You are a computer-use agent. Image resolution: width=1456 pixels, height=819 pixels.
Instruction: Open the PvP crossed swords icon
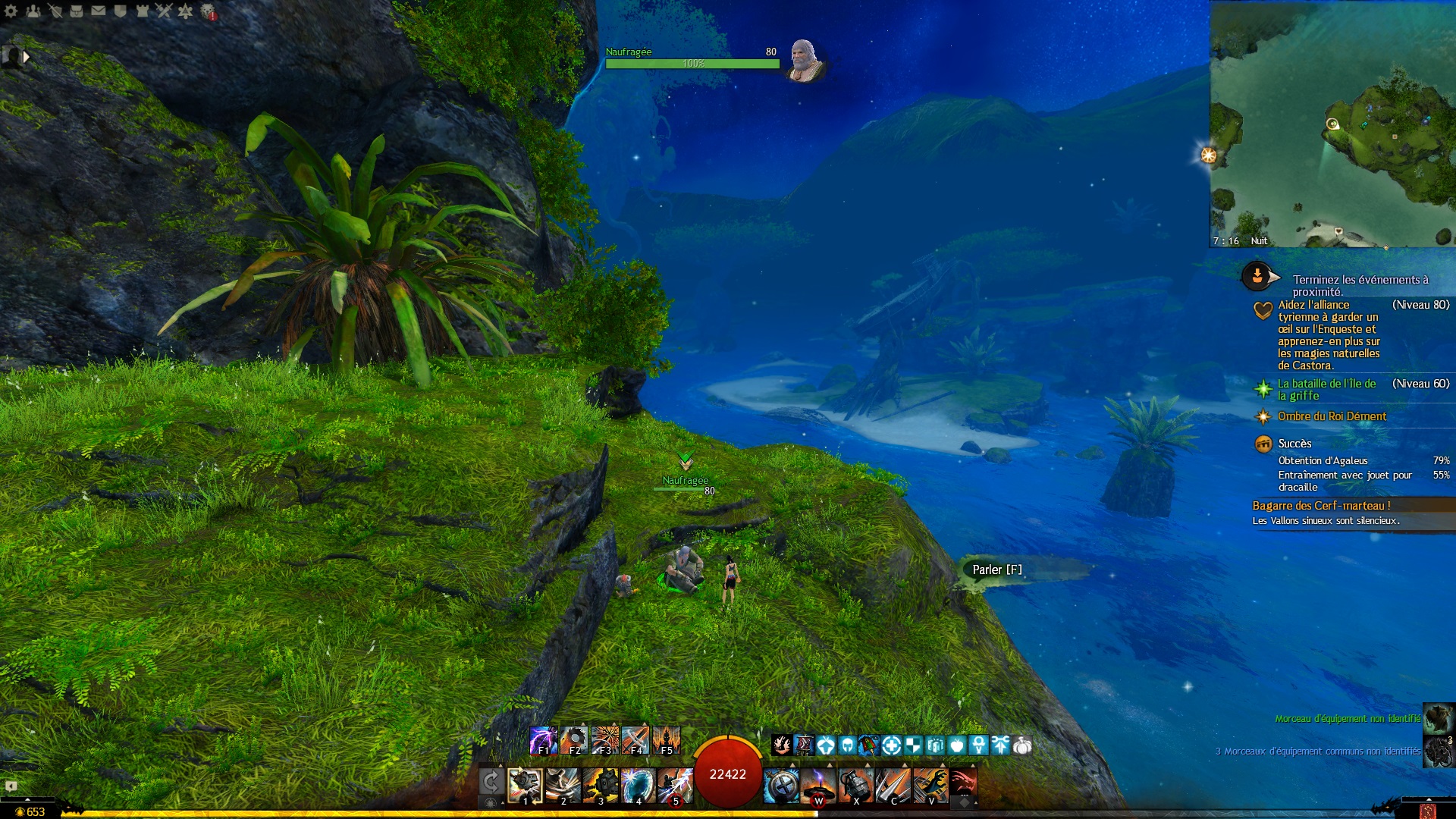[164, 11]
